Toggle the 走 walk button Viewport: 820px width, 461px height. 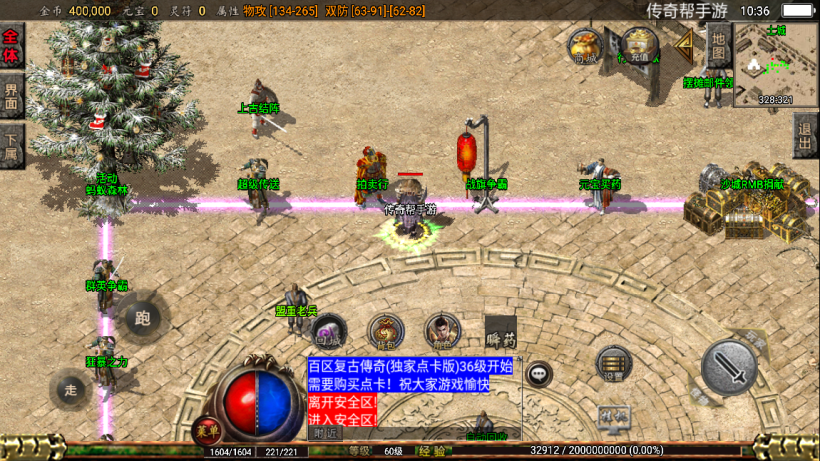(x=70, y=388)
